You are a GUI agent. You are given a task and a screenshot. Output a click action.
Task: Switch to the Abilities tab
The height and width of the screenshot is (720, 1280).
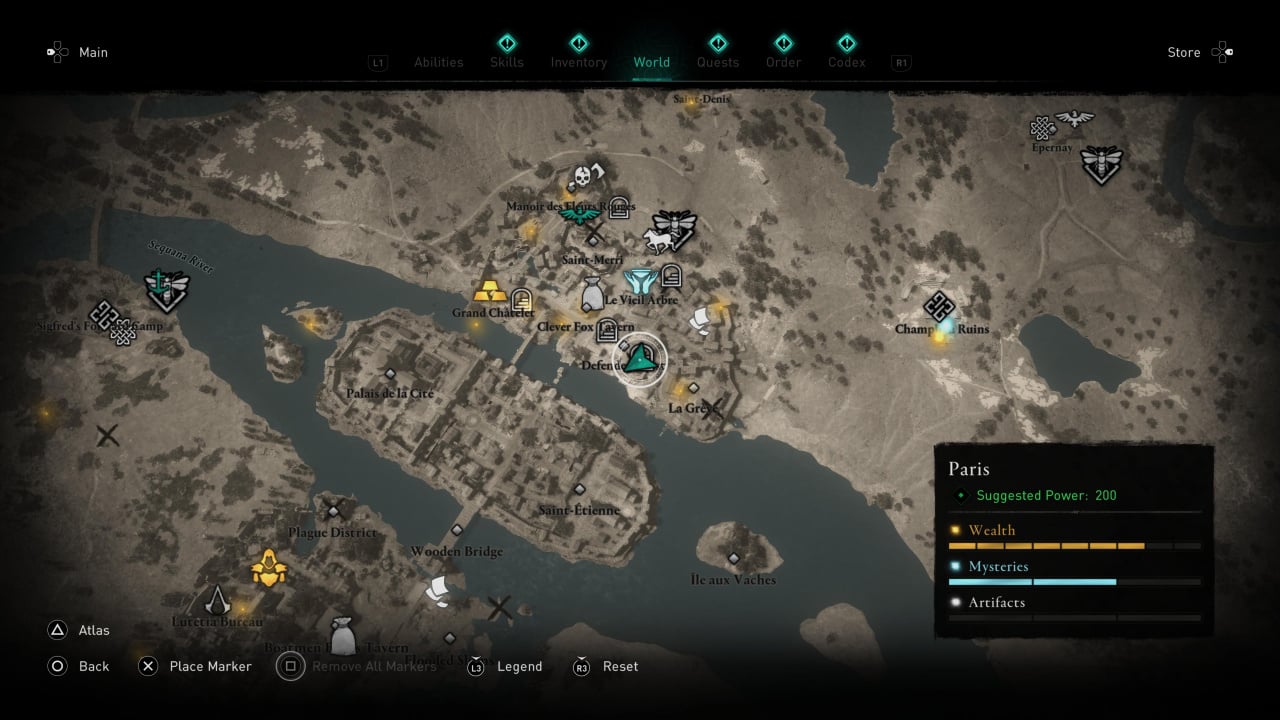(438, 62)
